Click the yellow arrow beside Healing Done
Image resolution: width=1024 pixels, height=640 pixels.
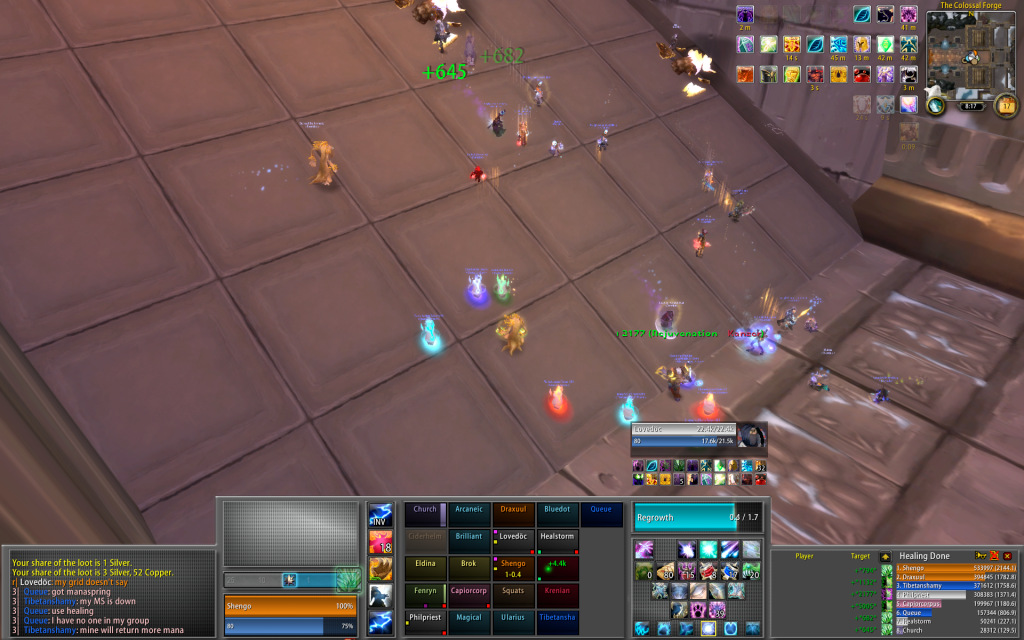coord(884,556)
